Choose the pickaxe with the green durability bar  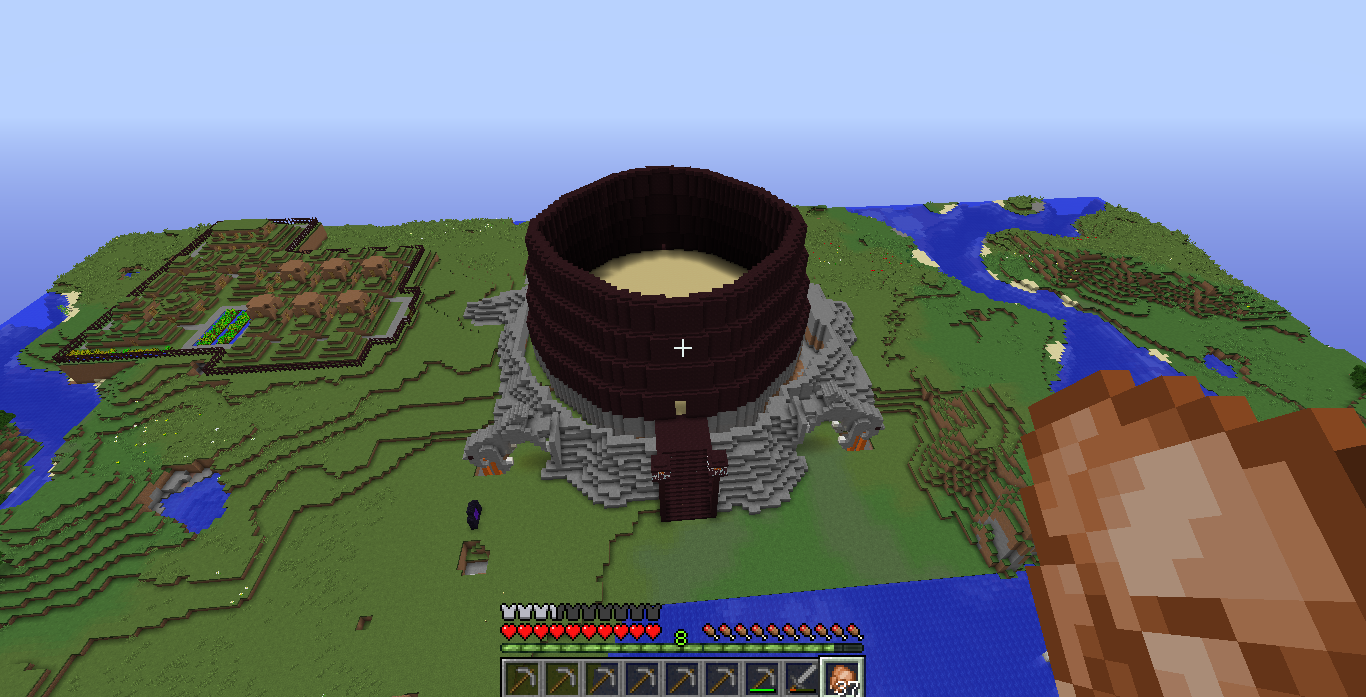click(761, 678)
